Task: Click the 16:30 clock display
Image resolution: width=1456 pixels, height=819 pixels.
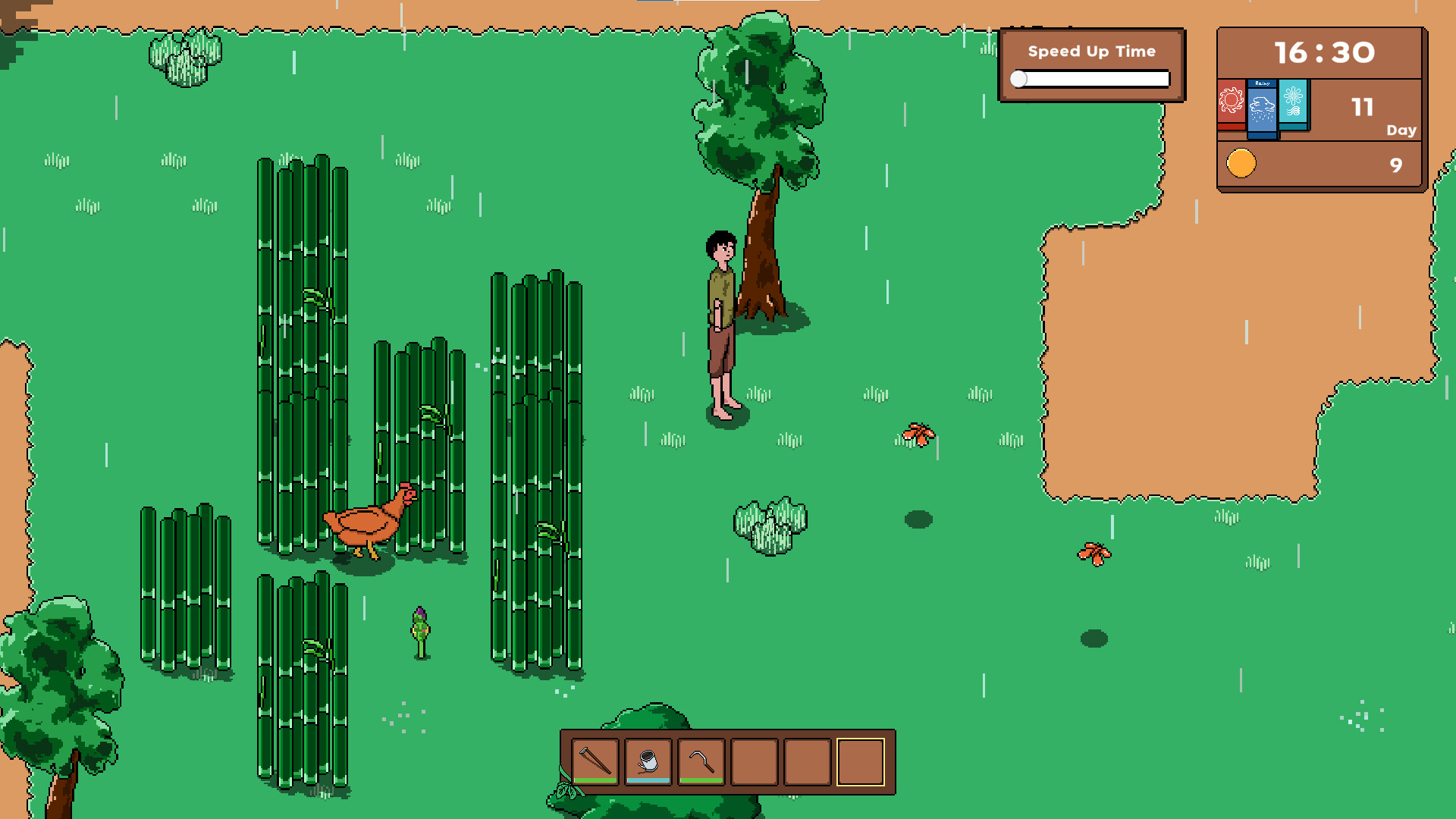Action: [x=1324, y=52]
